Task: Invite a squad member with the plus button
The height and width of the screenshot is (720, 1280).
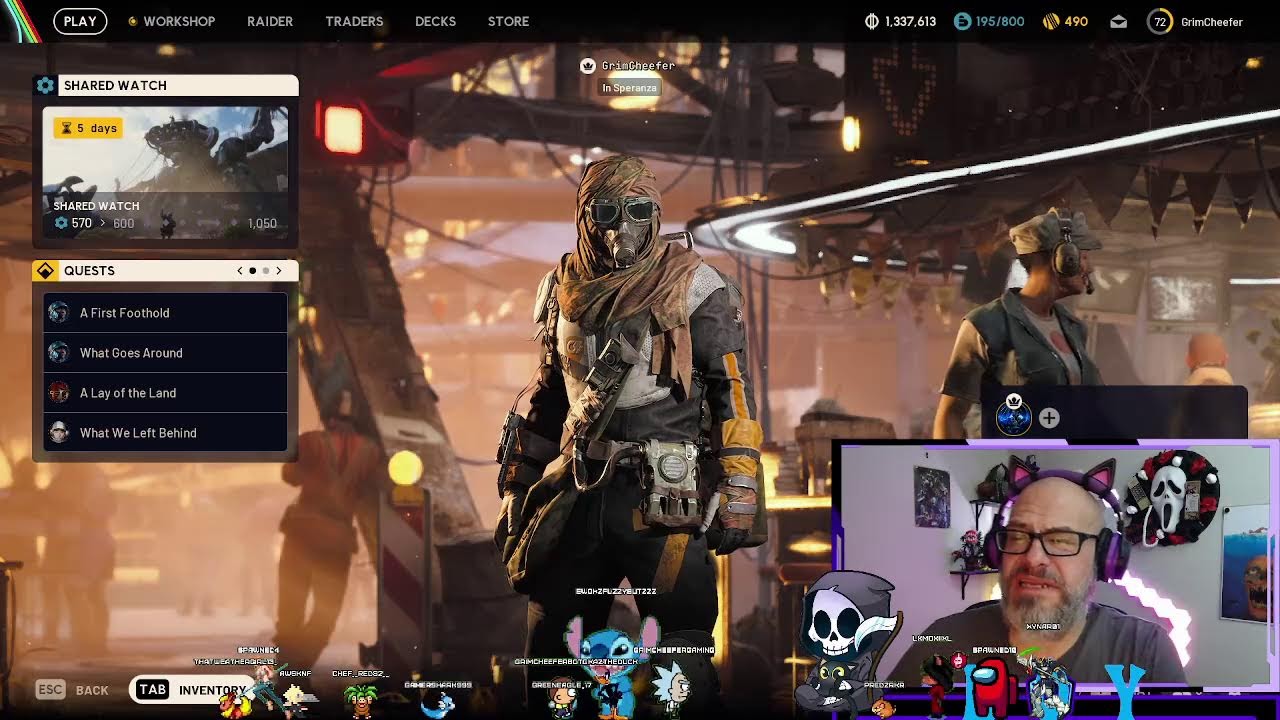Action: point(1049,419)
